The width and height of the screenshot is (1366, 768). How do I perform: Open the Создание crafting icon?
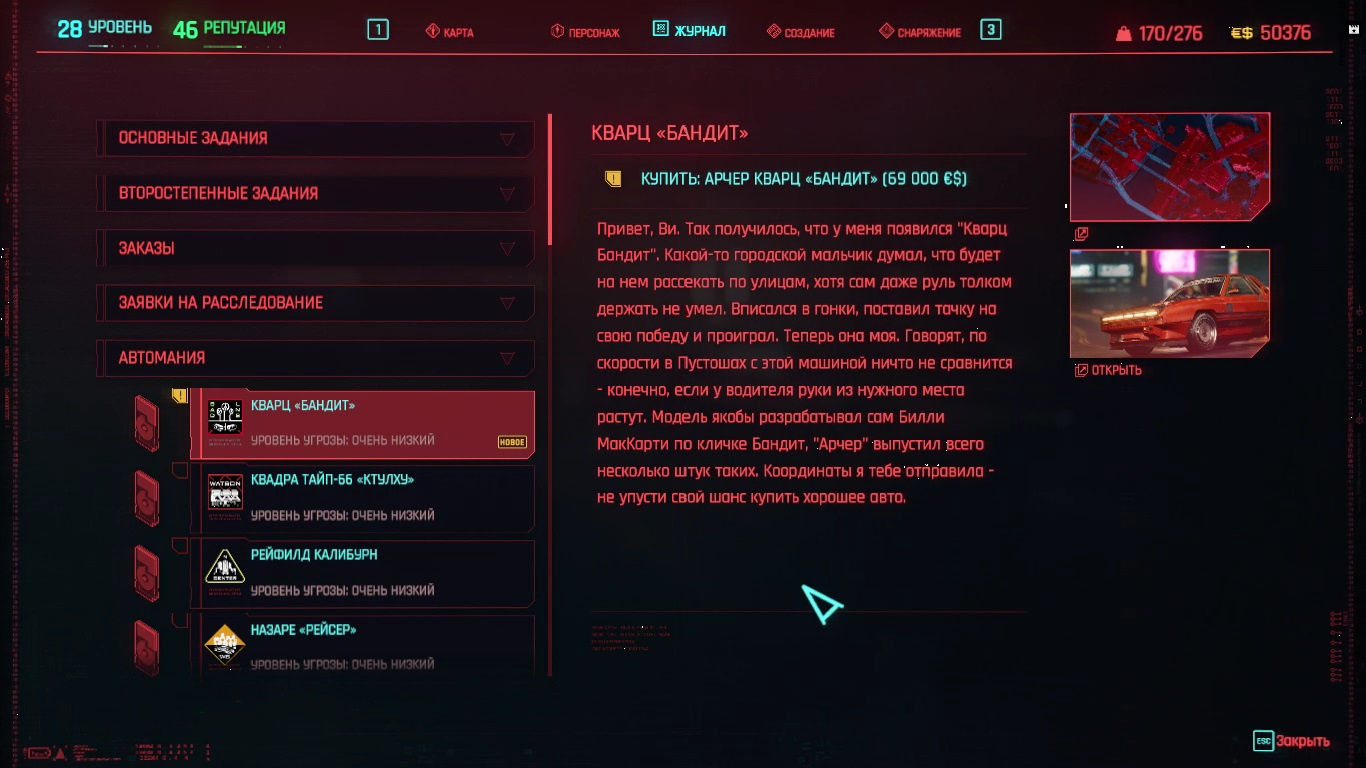(x=772, y=31)
